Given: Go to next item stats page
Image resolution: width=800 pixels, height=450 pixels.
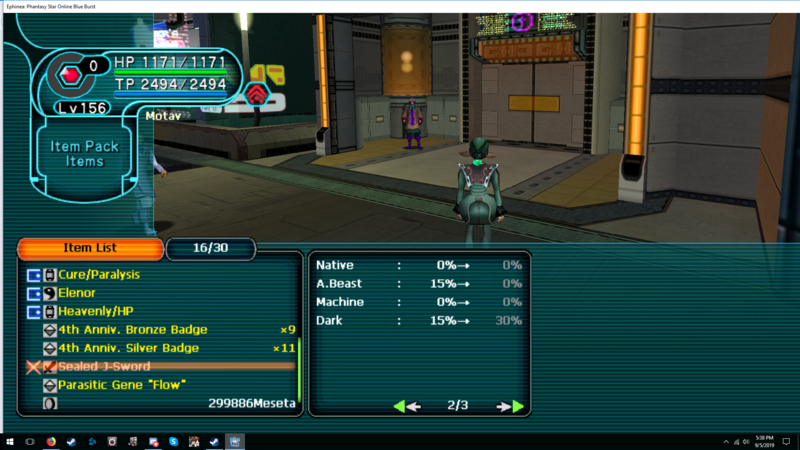Looking at the screenshot, I should [511, 406].
